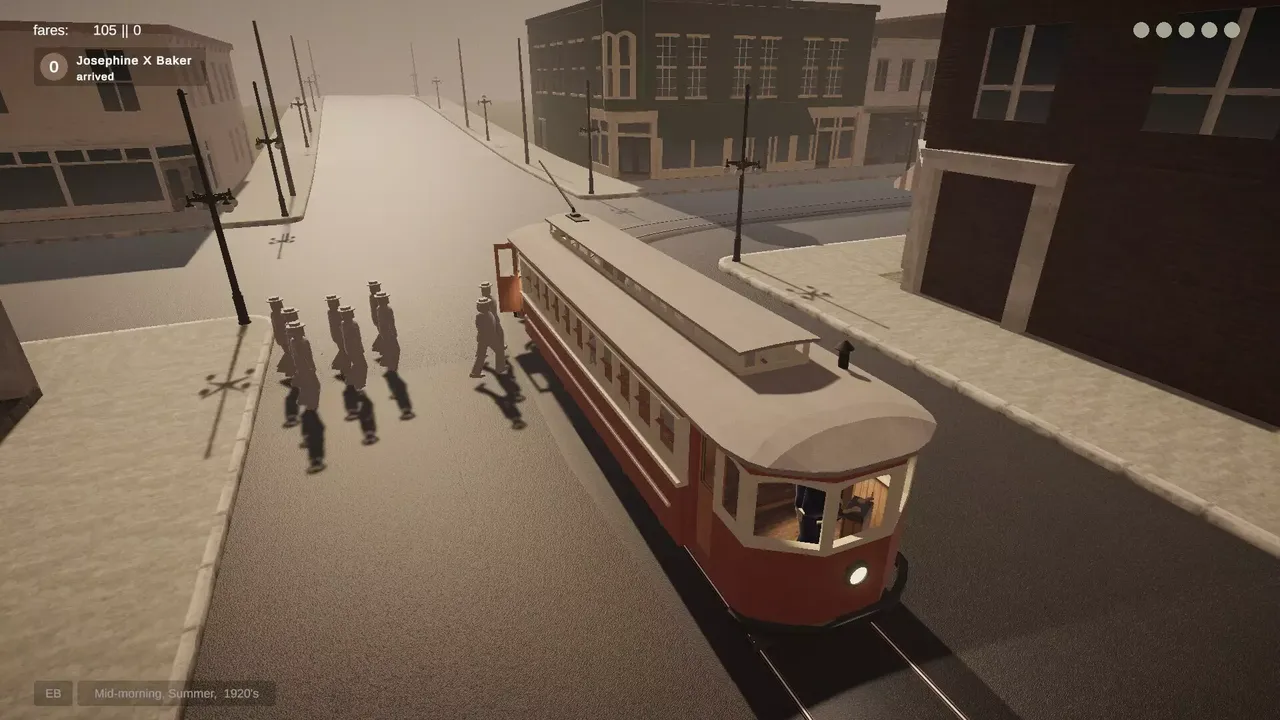Click the circular 0 passenger badge
Viewport: 1280px width, 720px height.
coord(52,68)
